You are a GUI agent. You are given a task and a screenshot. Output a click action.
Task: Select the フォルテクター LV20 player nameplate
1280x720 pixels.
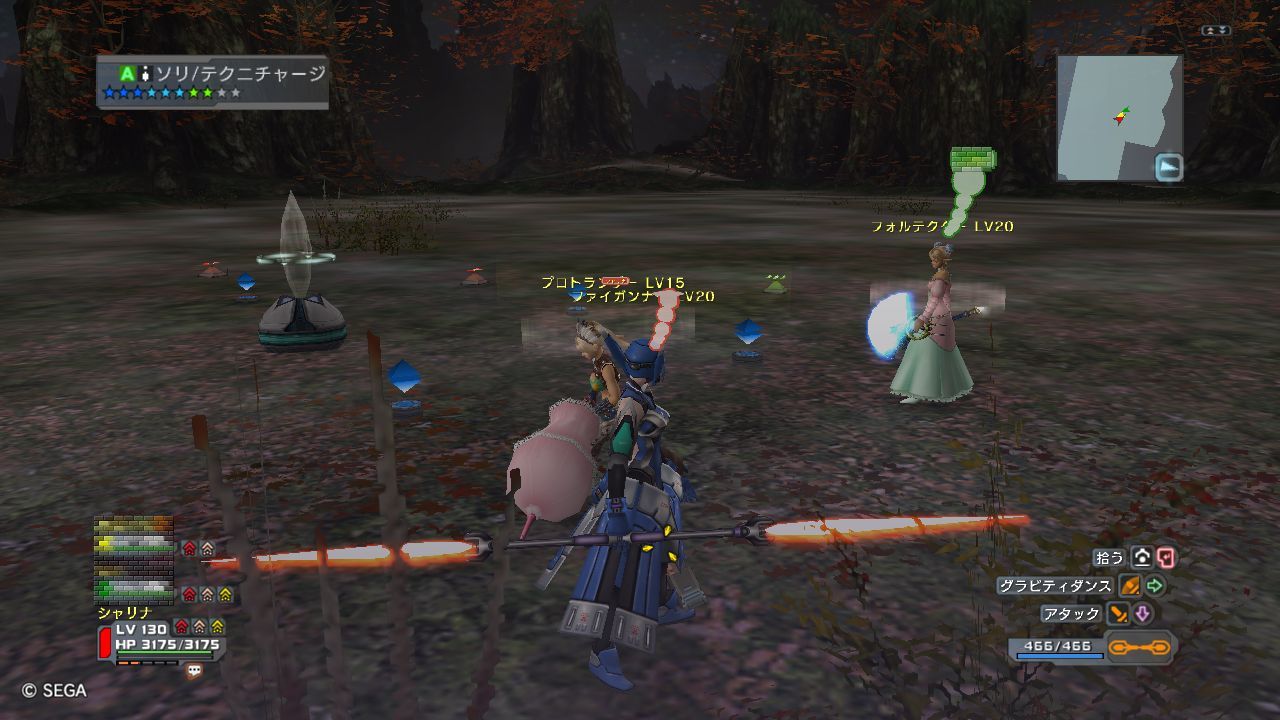click(942, 227)
